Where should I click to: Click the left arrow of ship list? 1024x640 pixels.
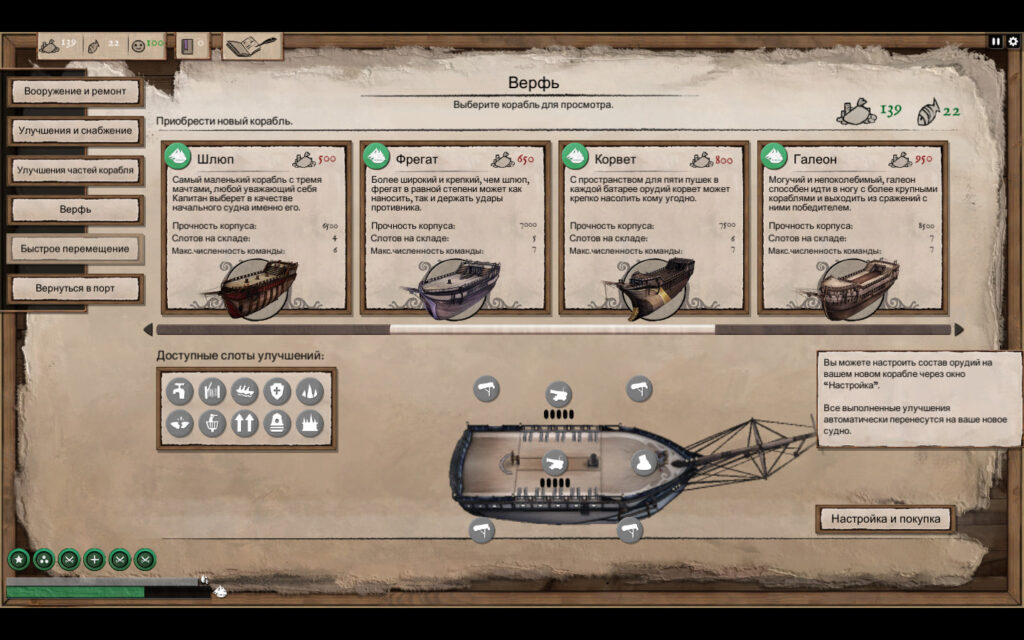click(148, 329)
